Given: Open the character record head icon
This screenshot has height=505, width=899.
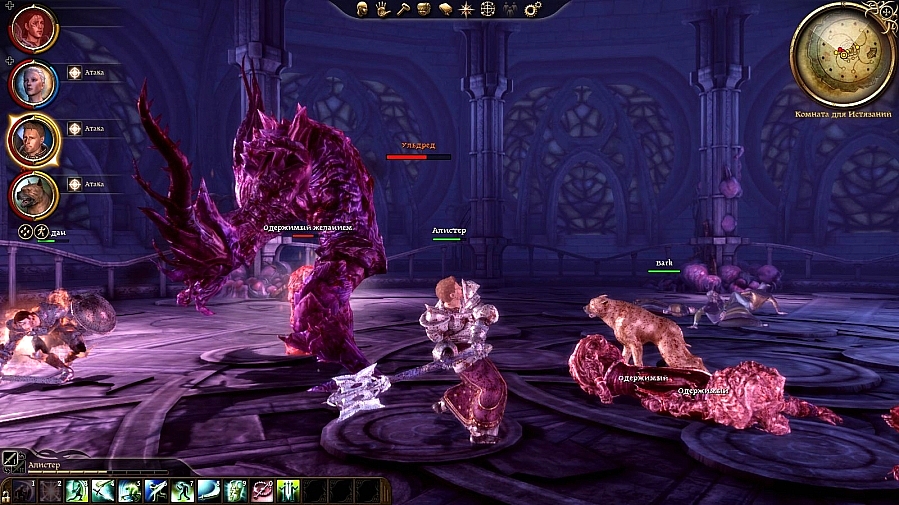Looking at the screenshot, I should [363, 9].
